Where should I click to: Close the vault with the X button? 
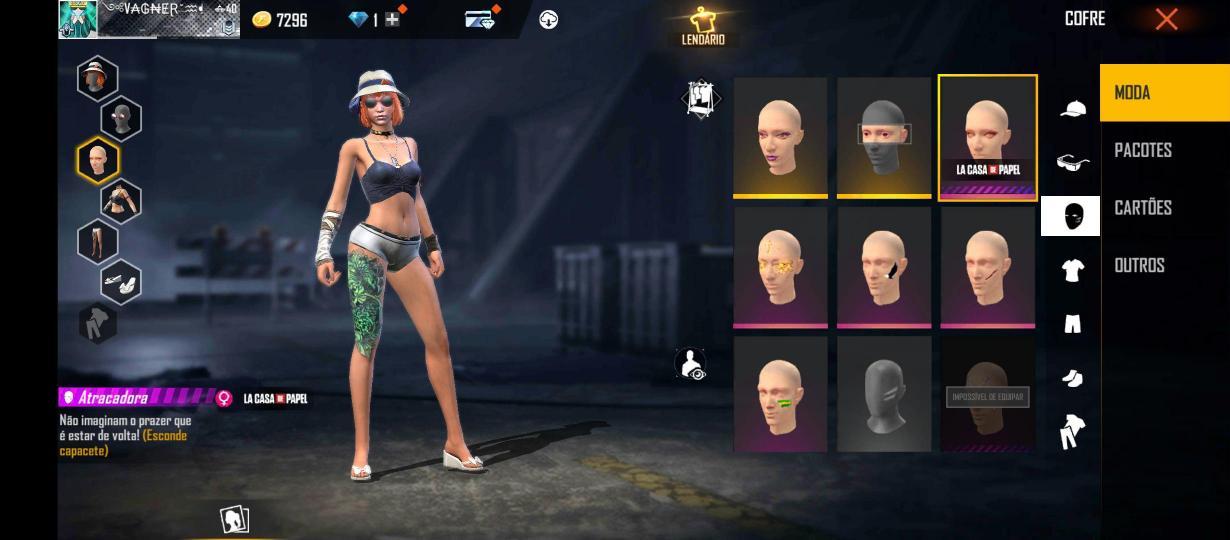click(x=1166, y=19)
